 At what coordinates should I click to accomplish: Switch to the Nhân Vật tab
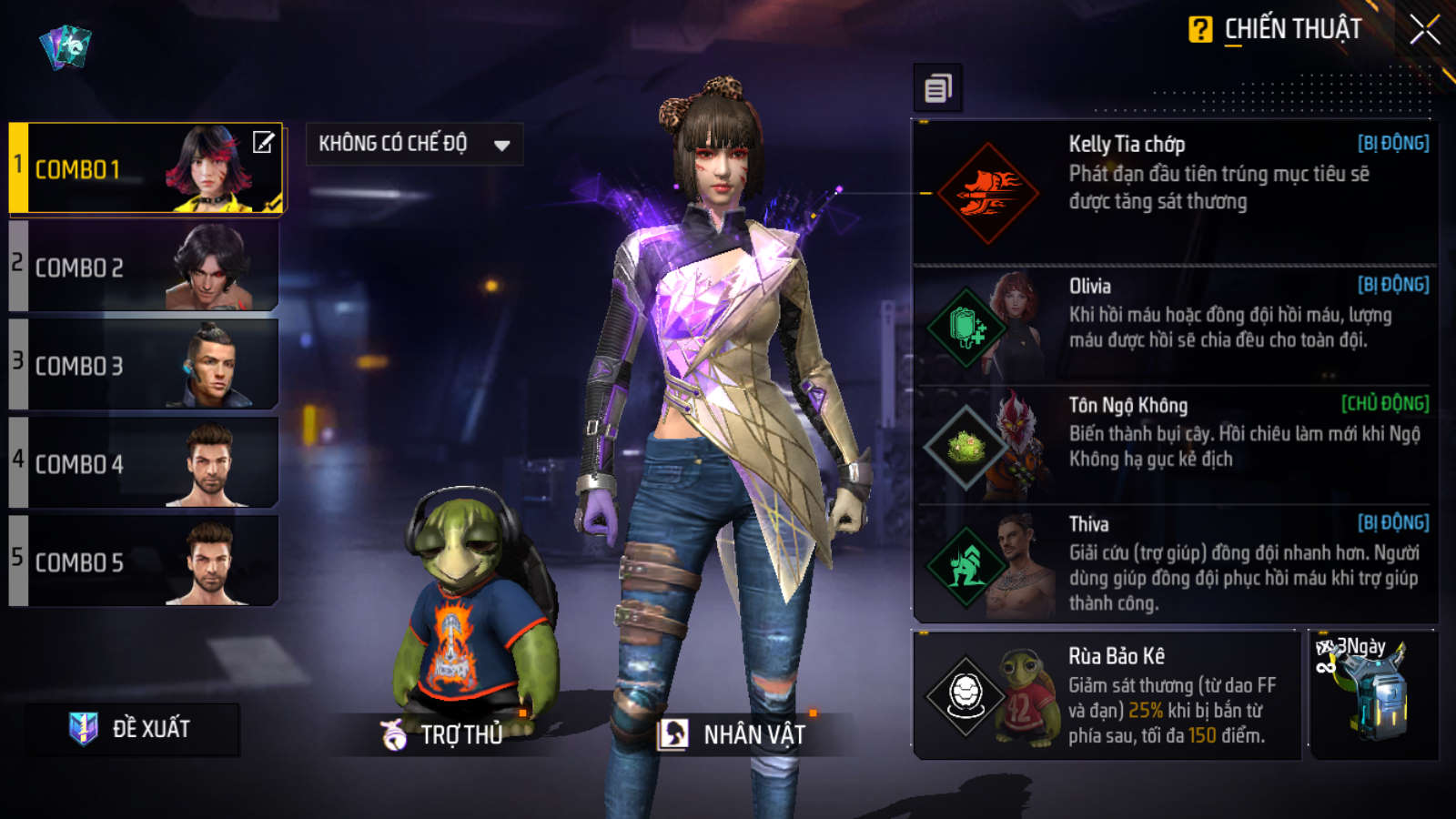click(x=734, y=734)
